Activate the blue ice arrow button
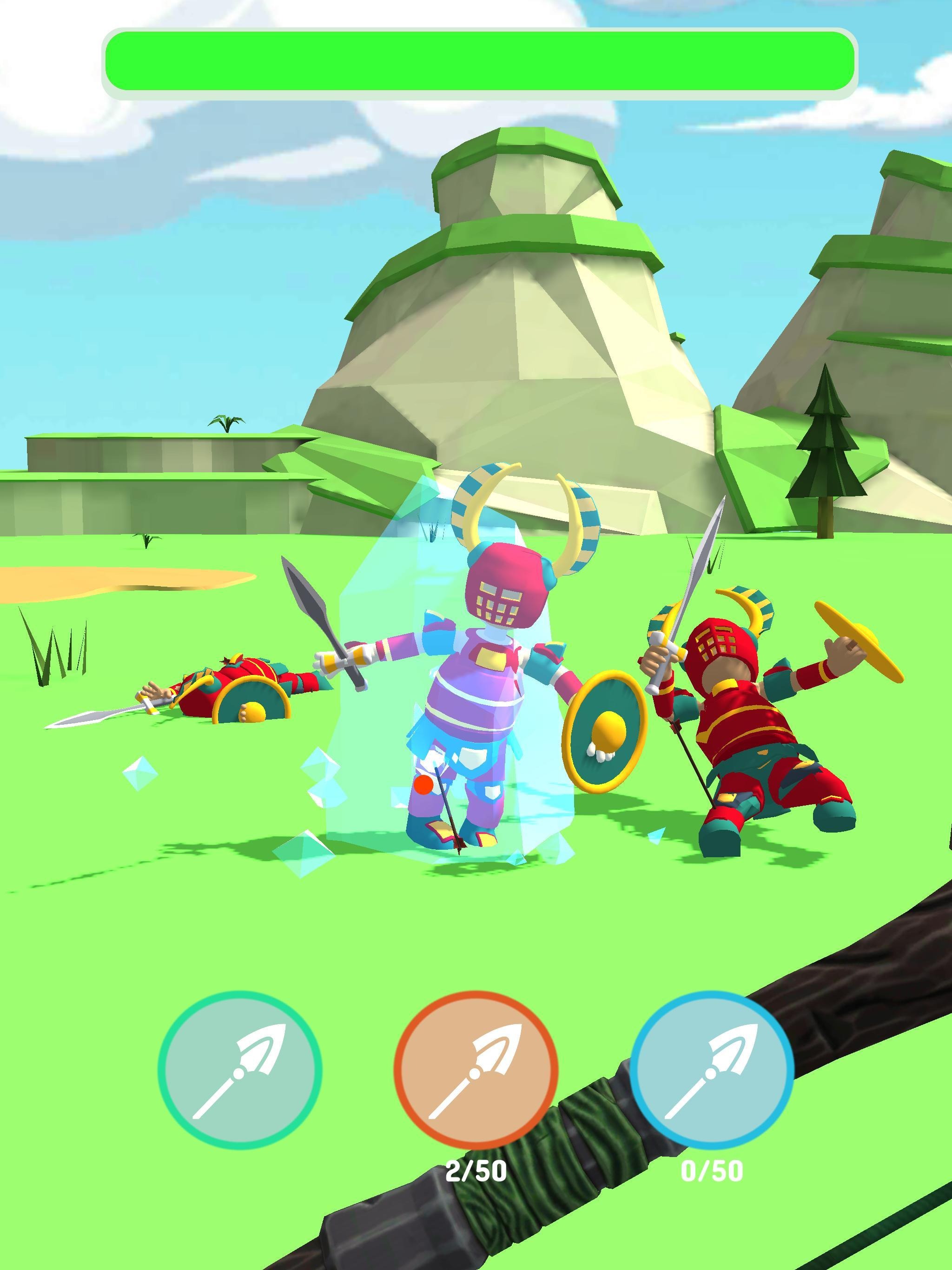 coord(712,1072)
